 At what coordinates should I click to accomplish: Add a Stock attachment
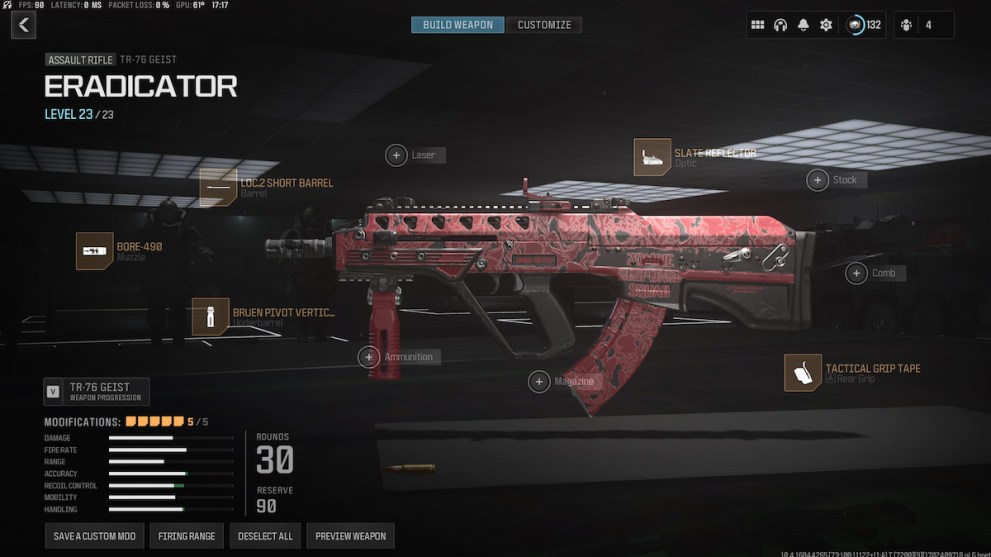pyautogui.click(x=818, y=180)
